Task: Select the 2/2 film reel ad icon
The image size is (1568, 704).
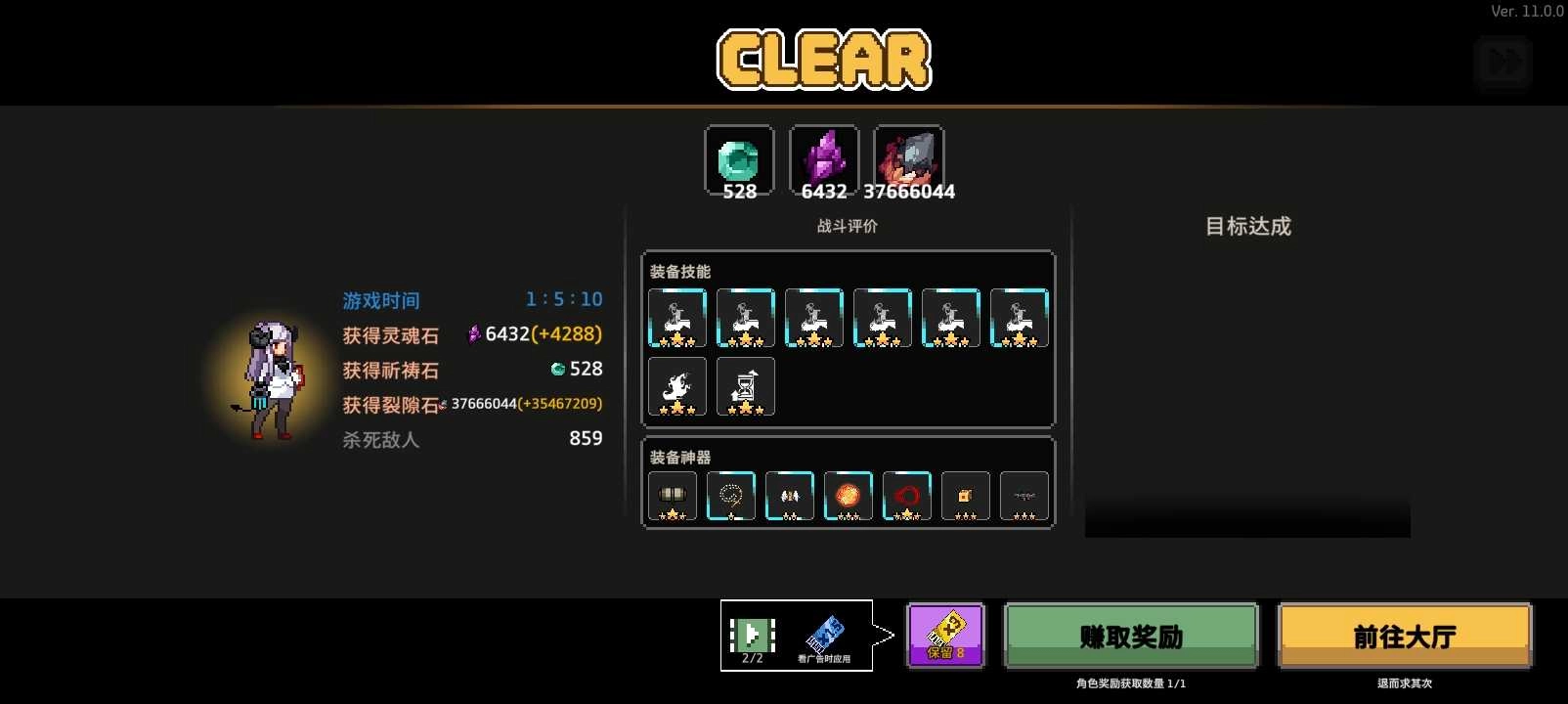Action: click(x=752, y=636)
